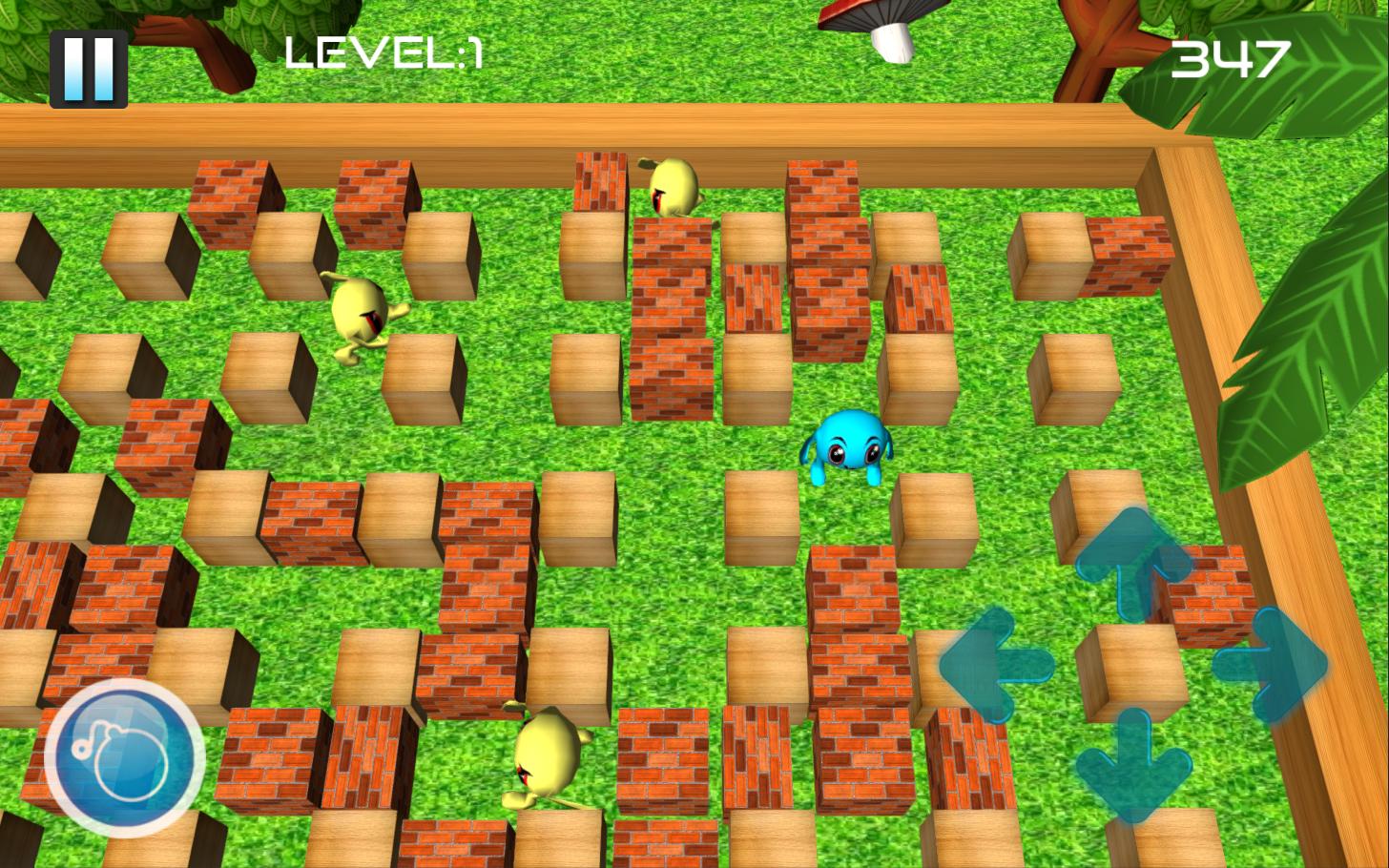Tap the right arrow on the movement pad
The width and height of the screenshot is (1389, 868).
pos(1272,664)
